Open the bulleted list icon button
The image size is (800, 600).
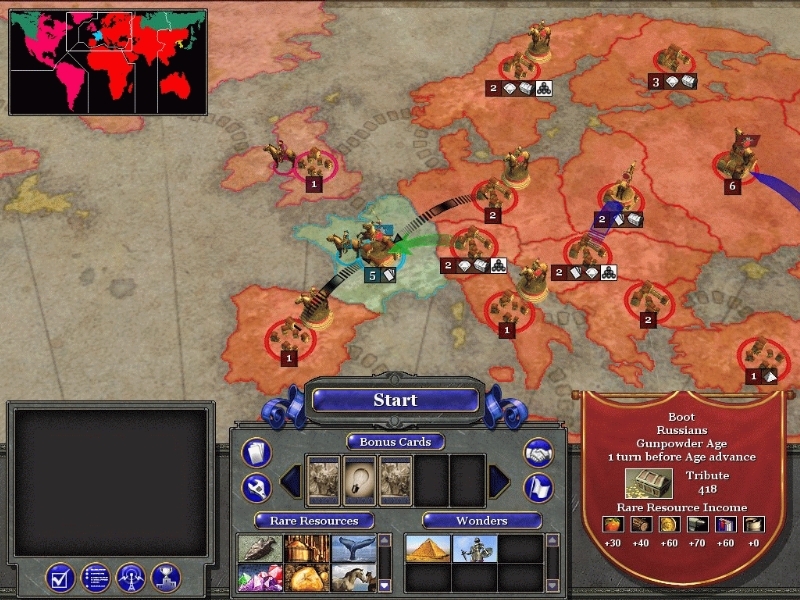pyautogui.click(x=96, y=577)
